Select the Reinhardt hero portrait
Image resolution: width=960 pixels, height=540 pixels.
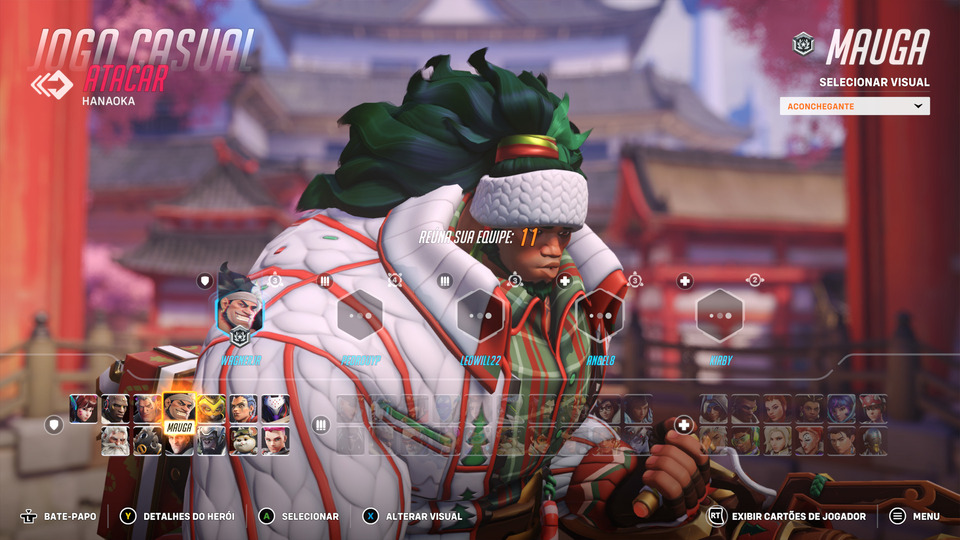pyautogui.click(x=116, y=441)
